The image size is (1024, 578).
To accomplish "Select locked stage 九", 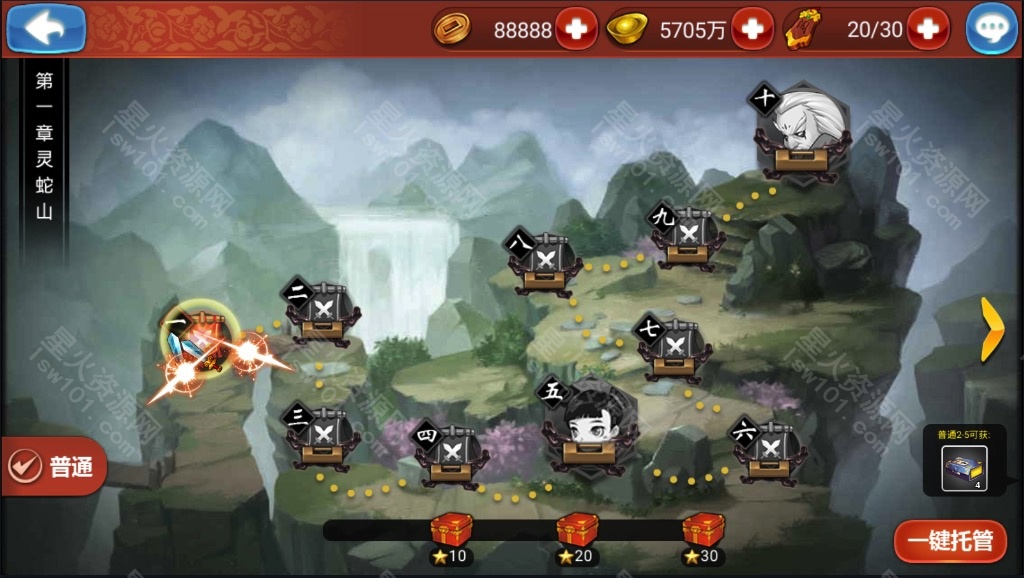I will click(x=688, y=237).
